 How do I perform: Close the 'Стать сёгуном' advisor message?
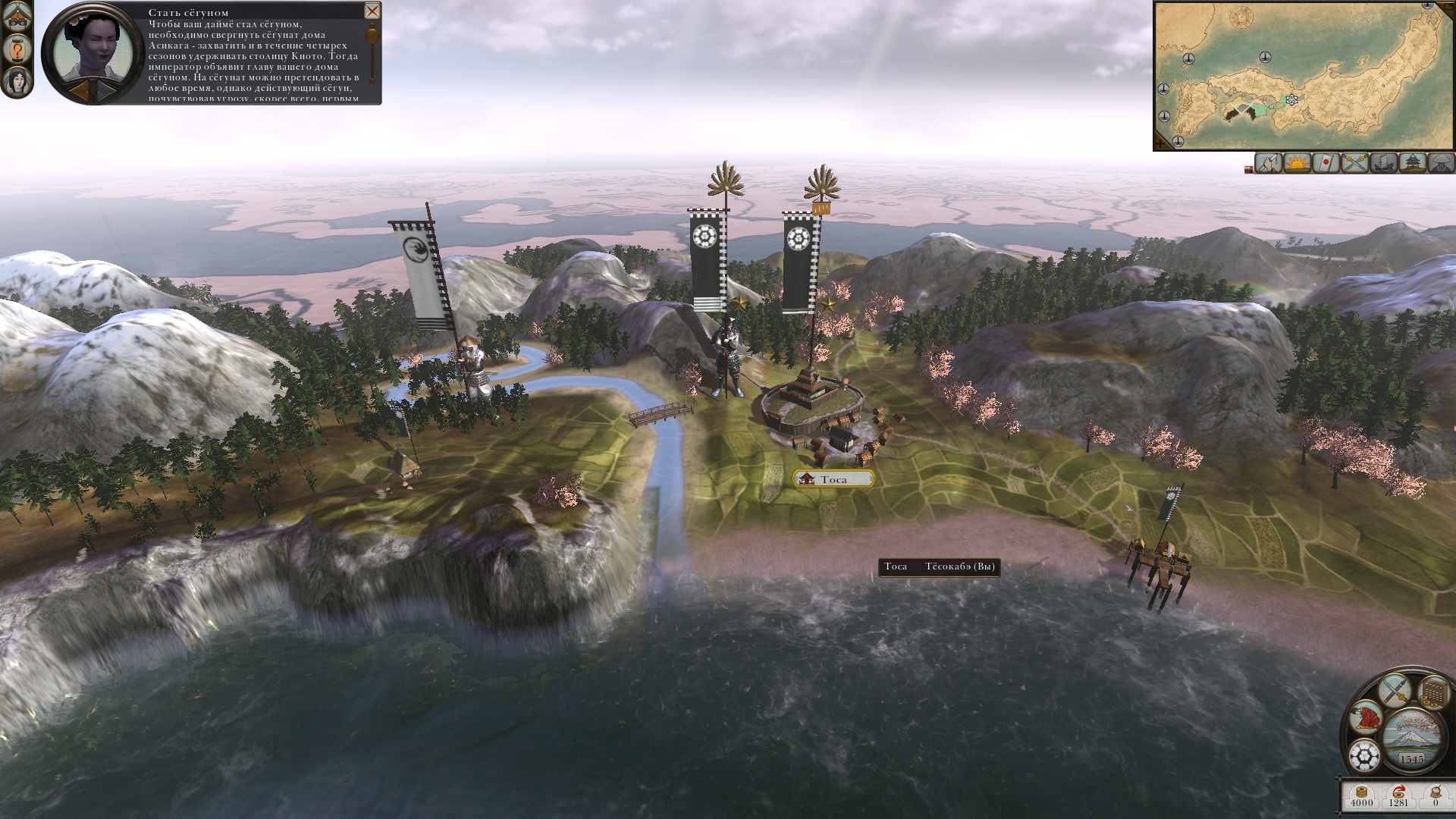point(372,11)
